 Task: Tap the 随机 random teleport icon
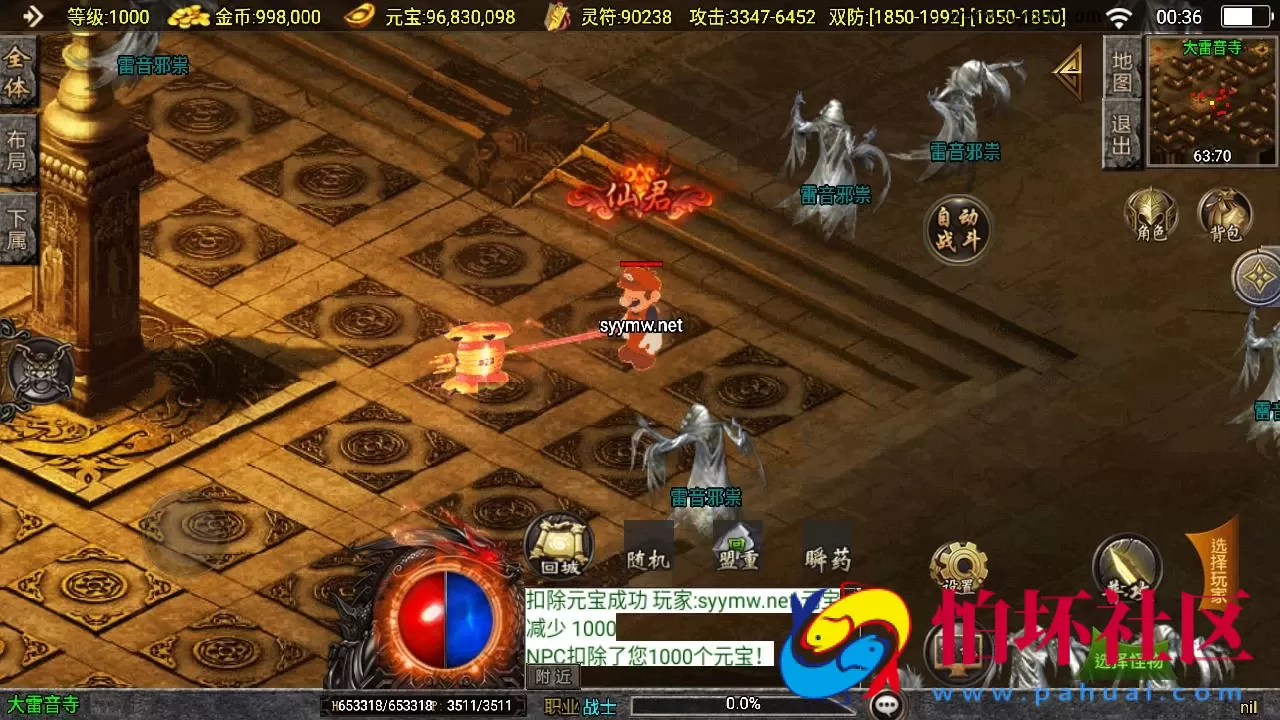pyautogui.click(x=650, y=548)
